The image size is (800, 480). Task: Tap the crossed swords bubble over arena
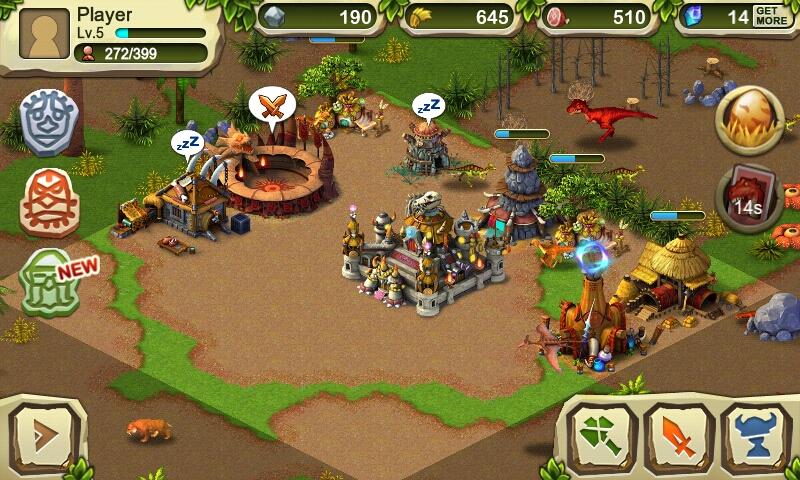271,104
